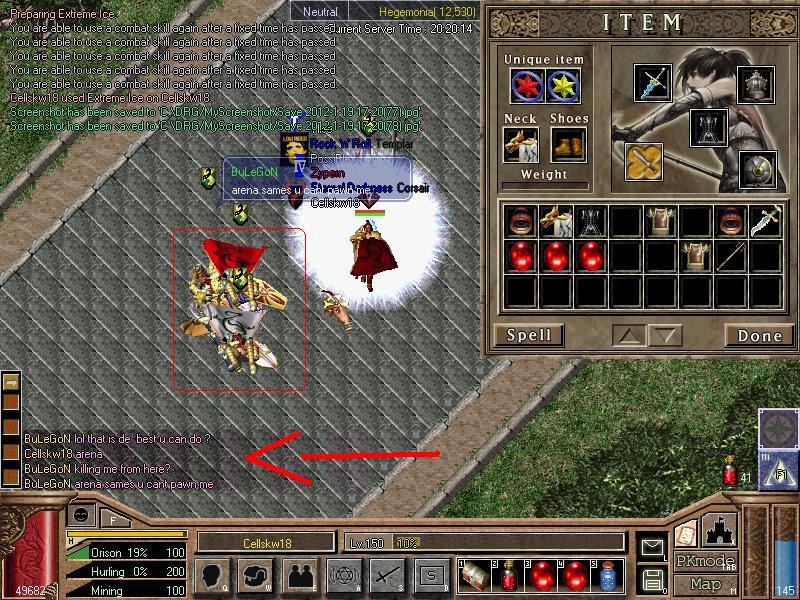Screen dimensions: 800x600
Task: Toggle PKmode button
Action: coord(704,560)
